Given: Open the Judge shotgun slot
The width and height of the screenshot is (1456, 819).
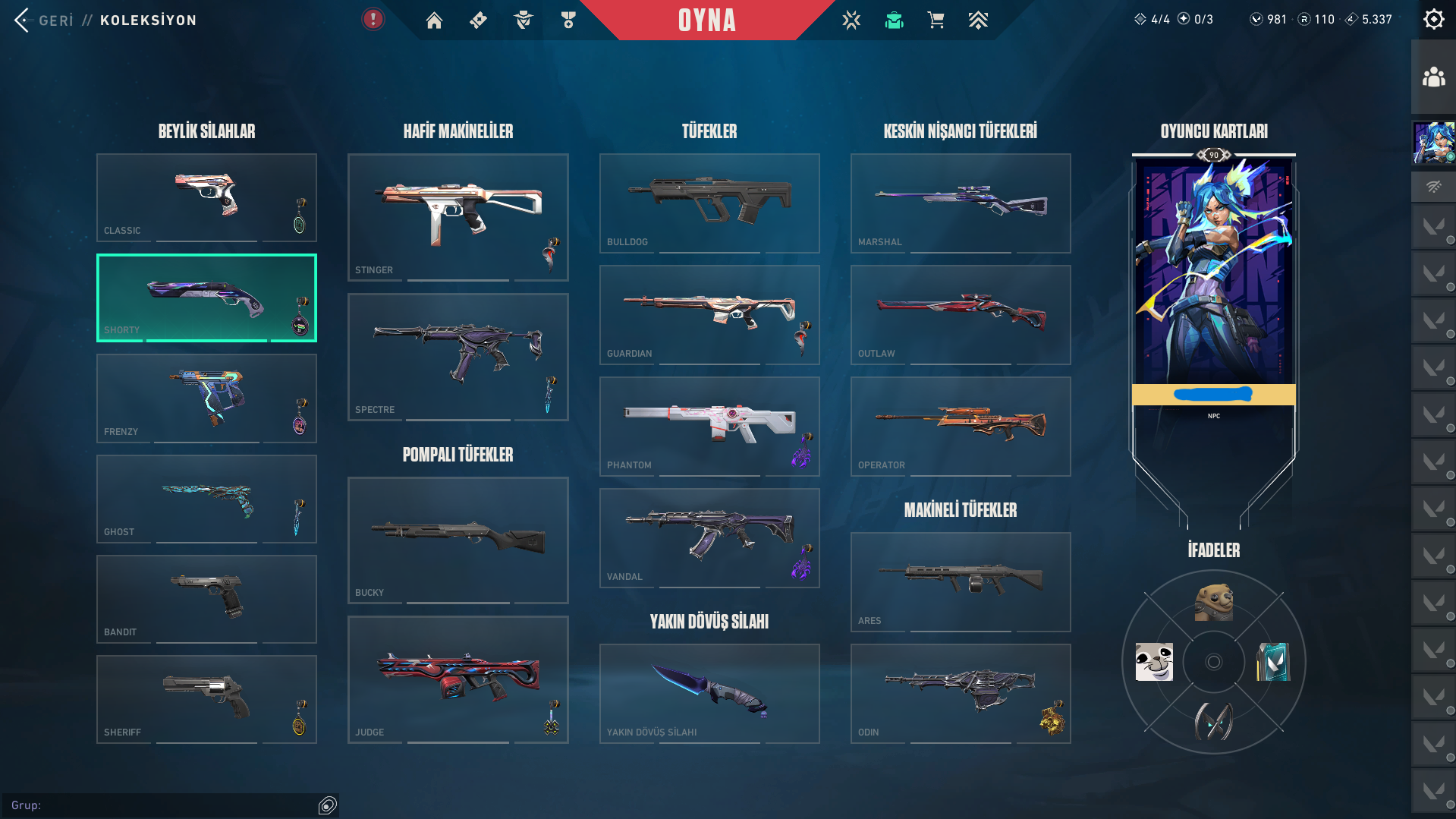Looking at the screenshot, I should point(458,679).
